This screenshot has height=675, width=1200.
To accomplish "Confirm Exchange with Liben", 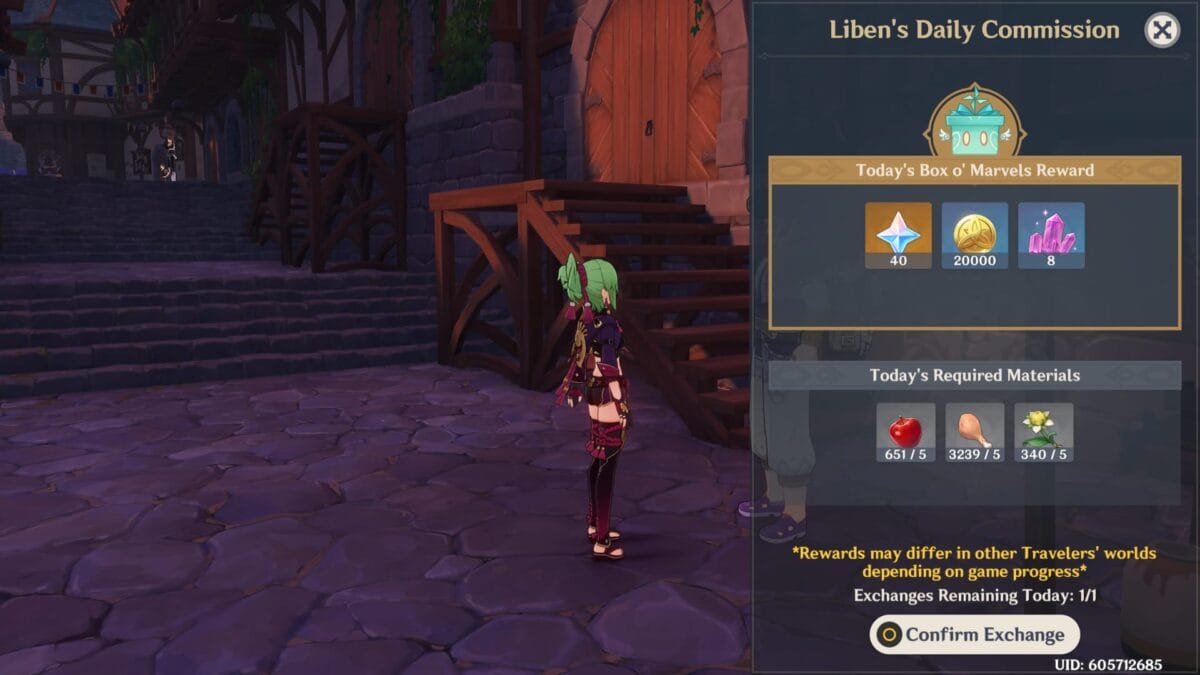I will [x=974, y=634].
